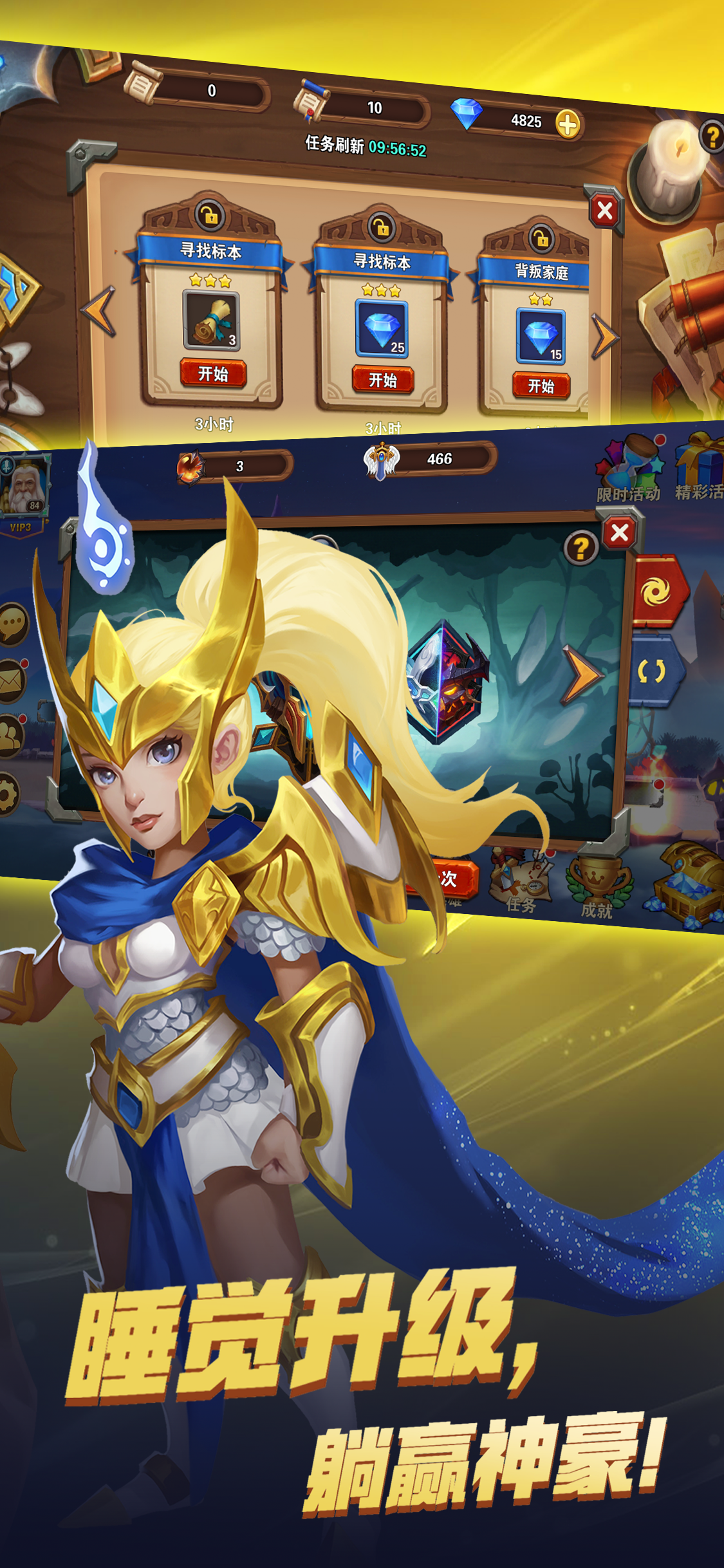The height and width of the screenshot is (1568, 724).
Task: Select the 25-diamond reward icon
Action: pos(382,329)
